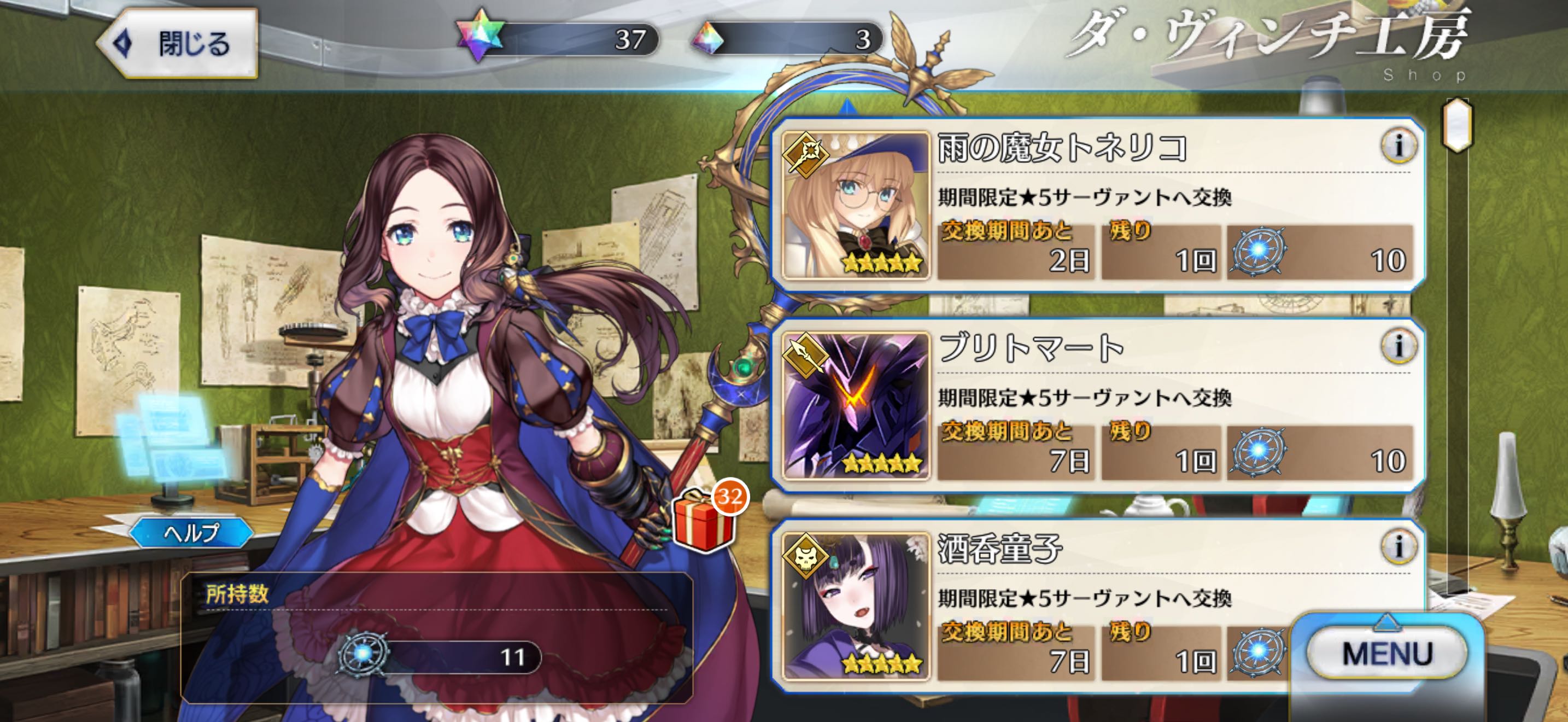The image size is (1568, 722).
Task: Open the MENU button
Action: click(1386, 654)
